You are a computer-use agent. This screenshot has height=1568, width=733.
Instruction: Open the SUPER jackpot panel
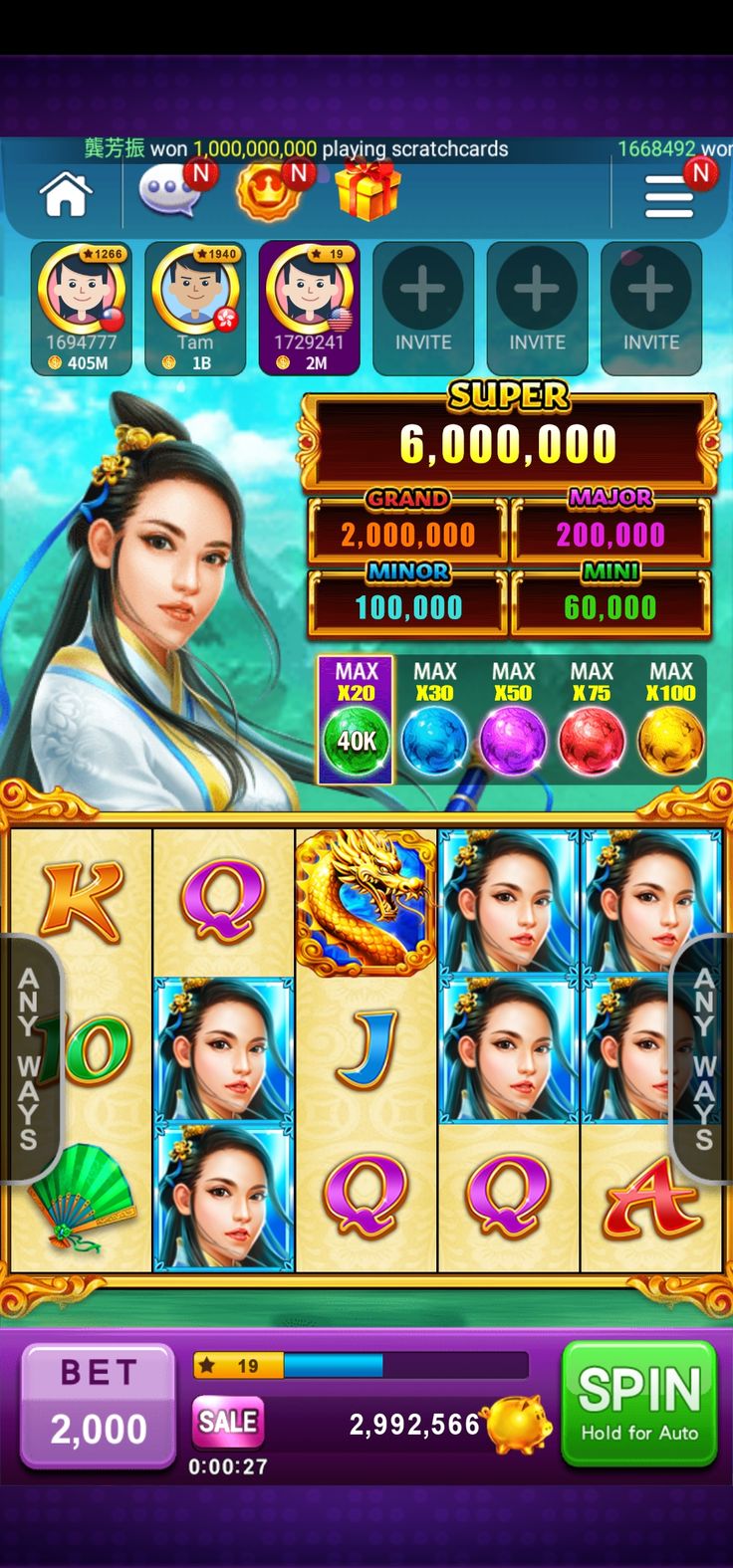tap(508, 442)
